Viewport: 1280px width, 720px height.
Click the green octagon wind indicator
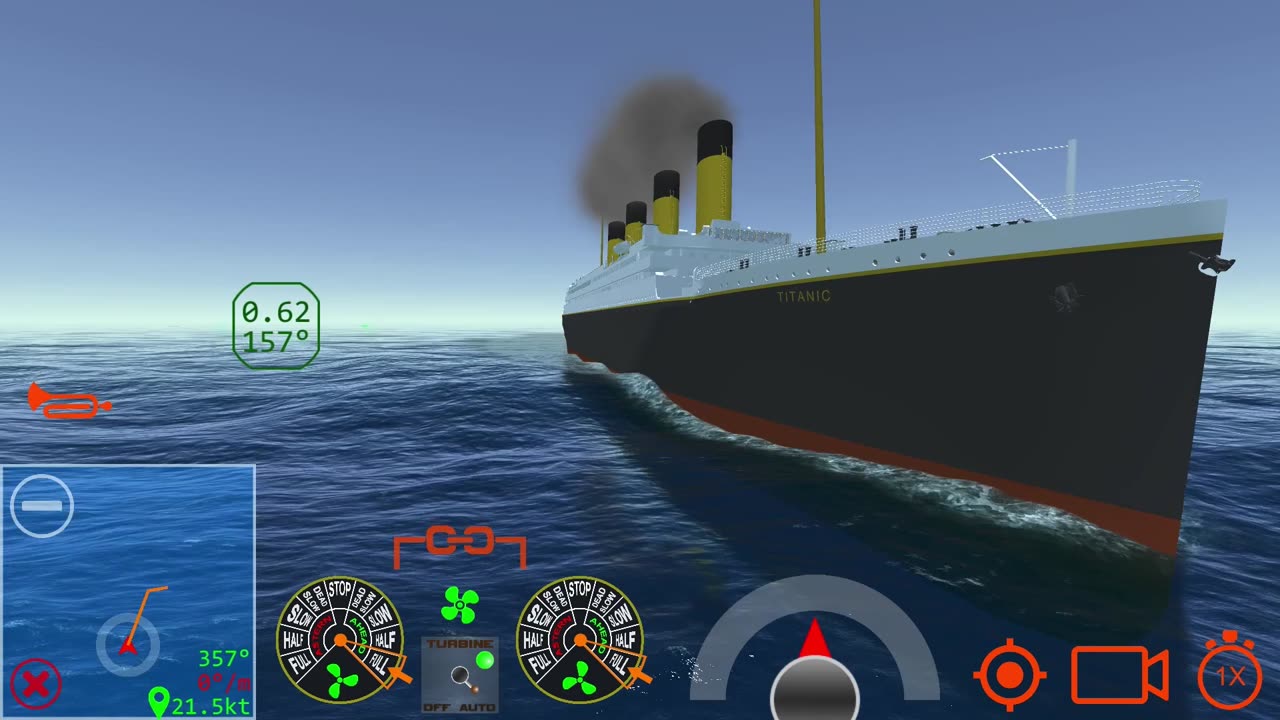[276, 326]
